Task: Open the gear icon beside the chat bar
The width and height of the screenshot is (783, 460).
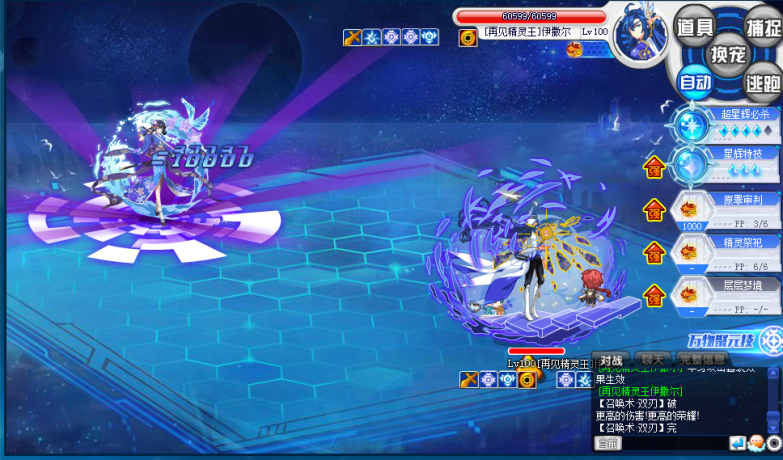Action: pyautogui.click(x=774, y=443)
